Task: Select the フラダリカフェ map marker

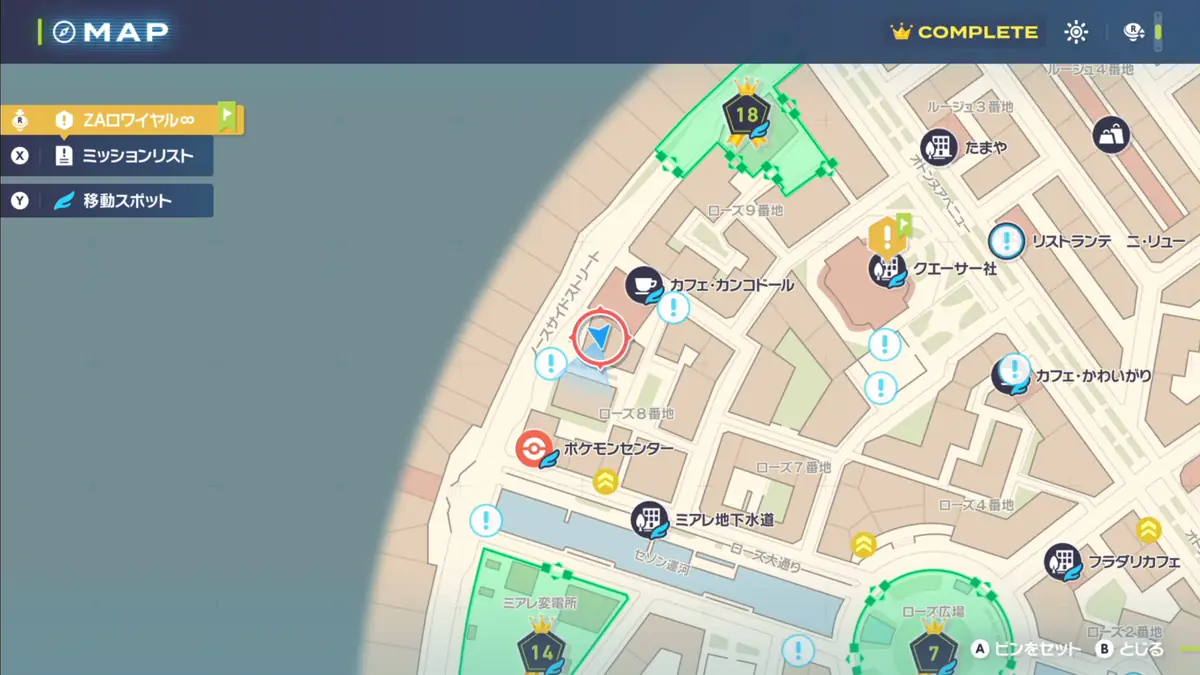Action: click(1062, 562)
